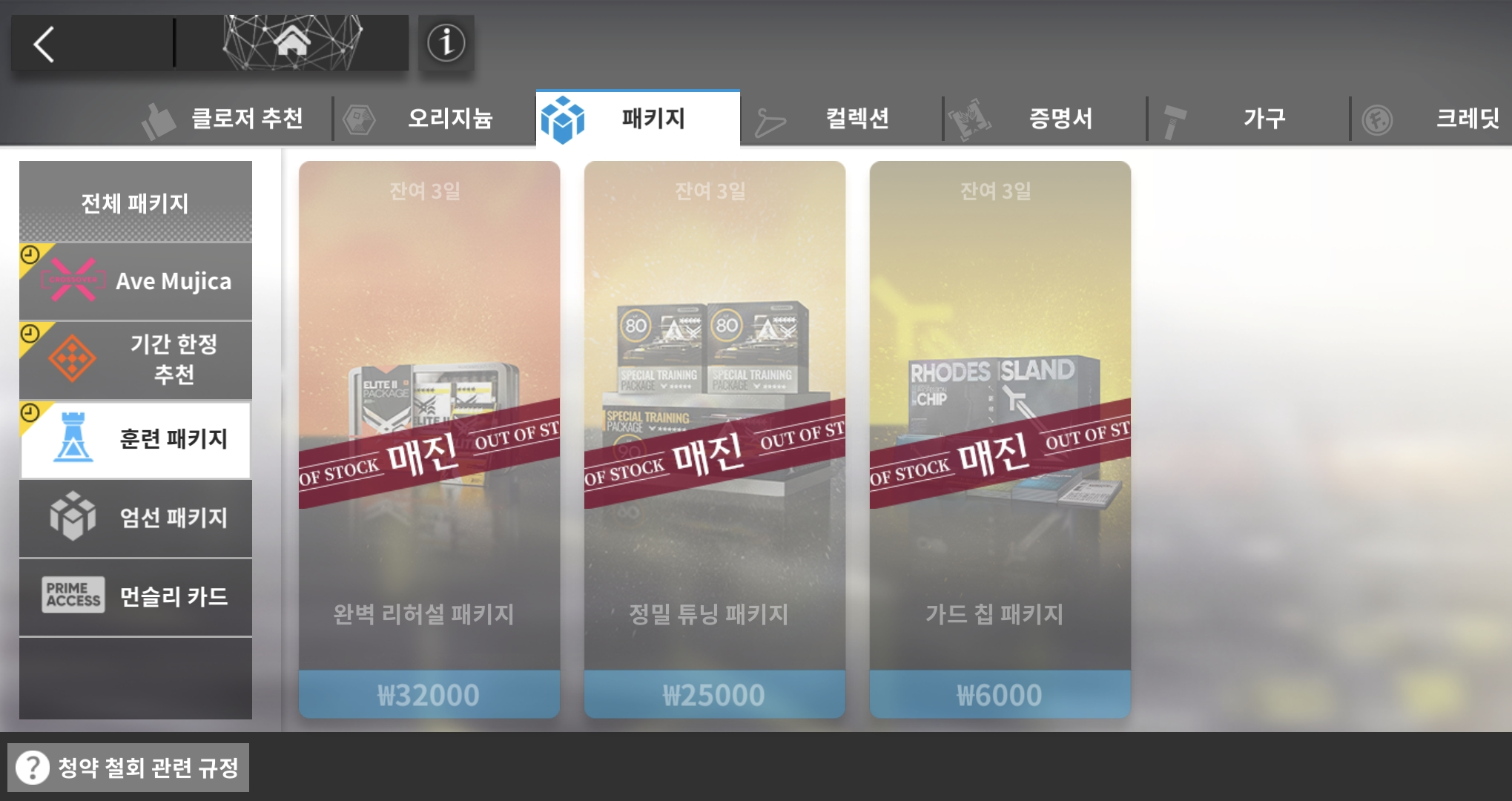Click the cube icon on the 패키지 tab
Viewport: 1512px width, 801px height.
[564, 117]
